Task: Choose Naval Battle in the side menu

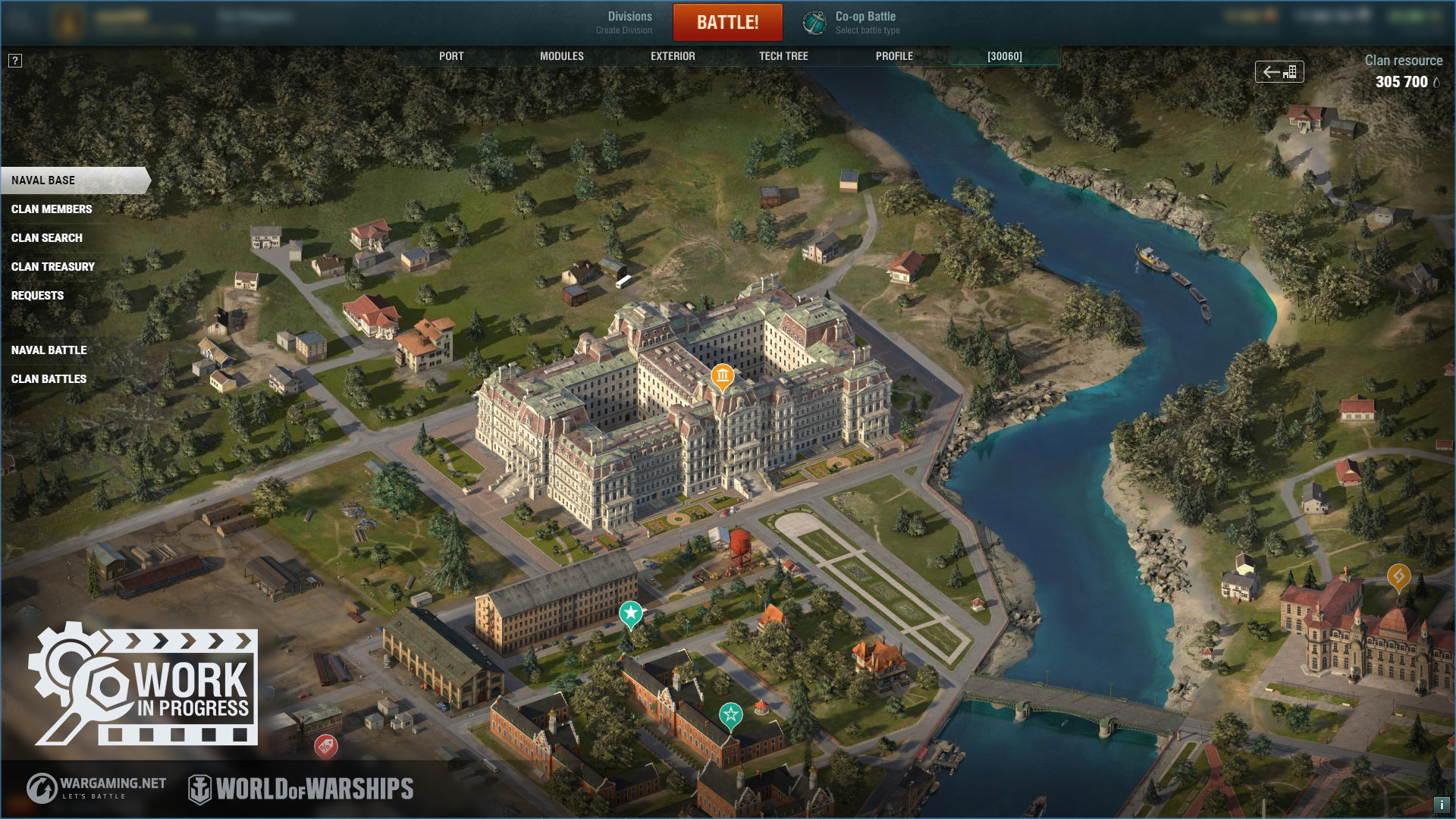Action: click(x=49, y=350)
